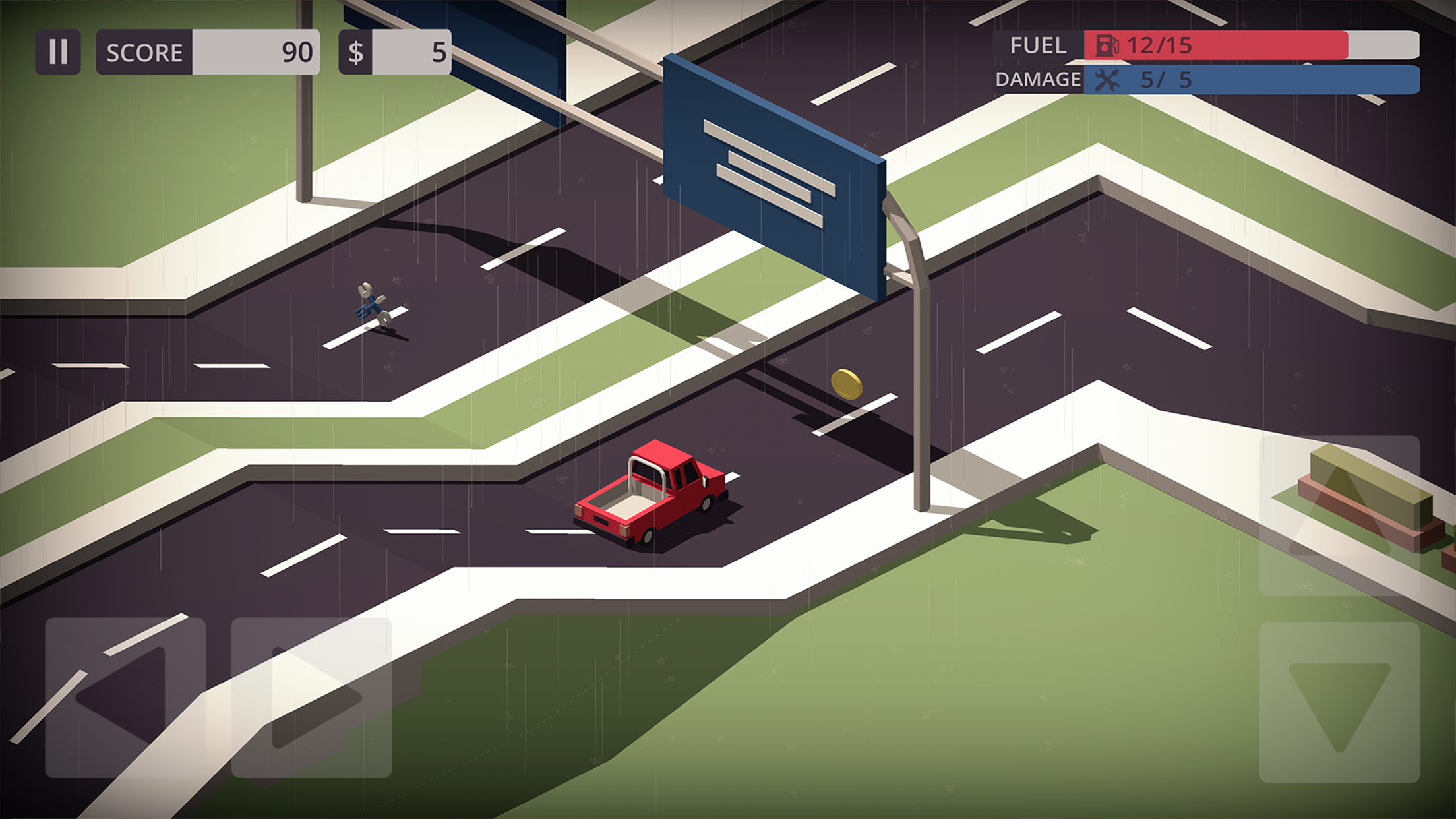Hit the down arrow brake button
The width and height of the screenshot is (1456, 819).
click(1339, 703)
